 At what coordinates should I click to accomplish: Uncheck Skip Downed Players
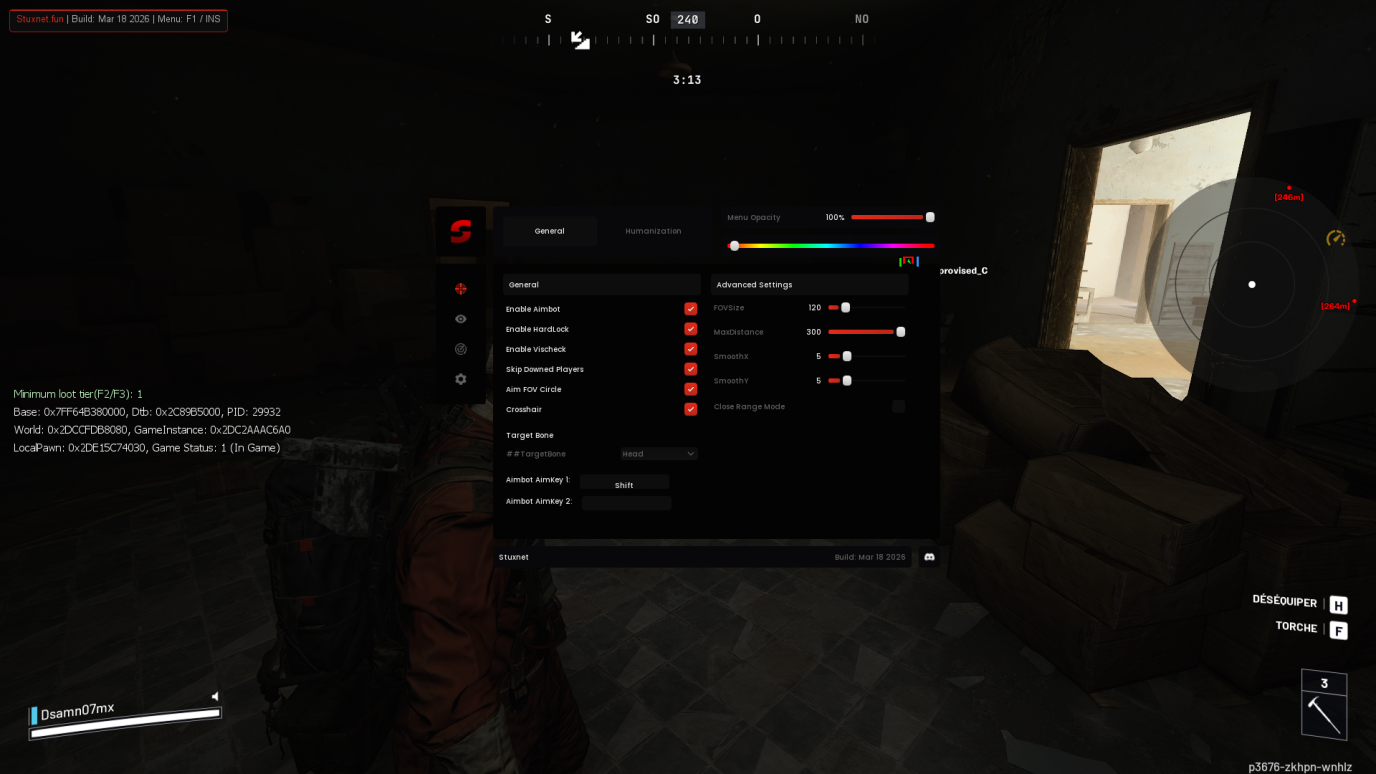pyautogui.click(x=690, y=368)
